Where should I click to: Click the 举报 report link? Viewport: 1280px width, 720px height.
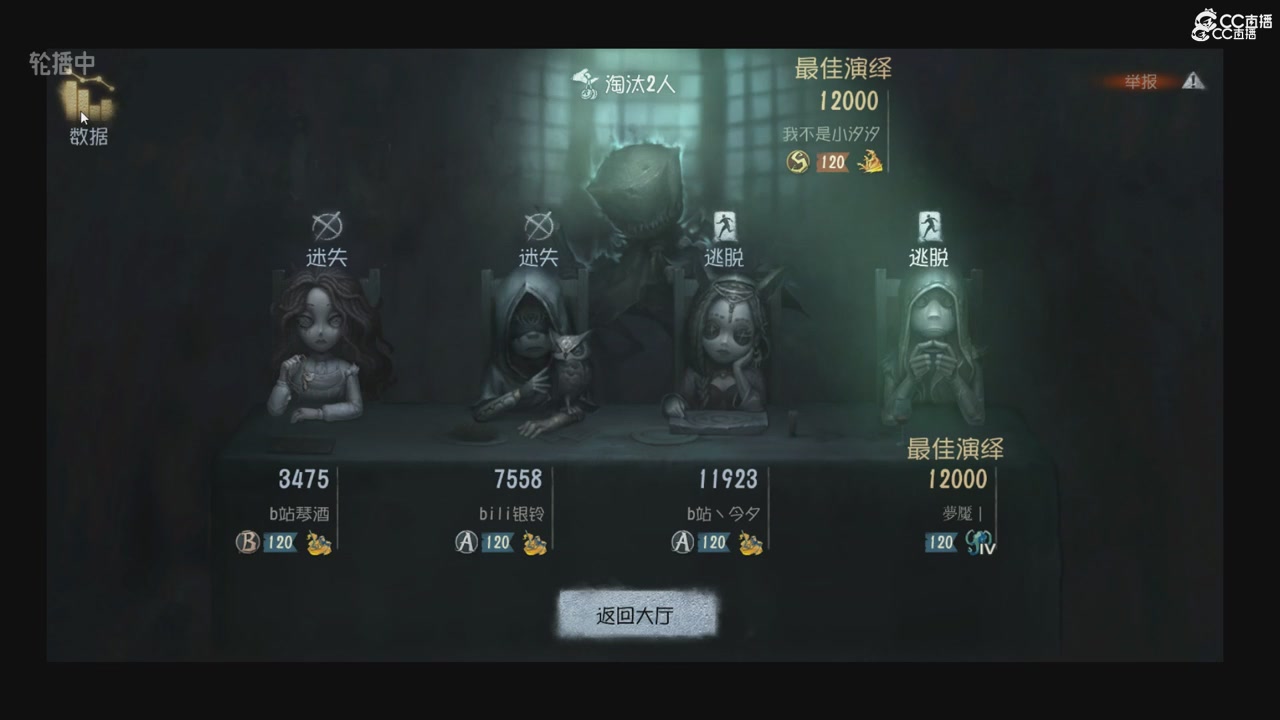(1140, 82)
